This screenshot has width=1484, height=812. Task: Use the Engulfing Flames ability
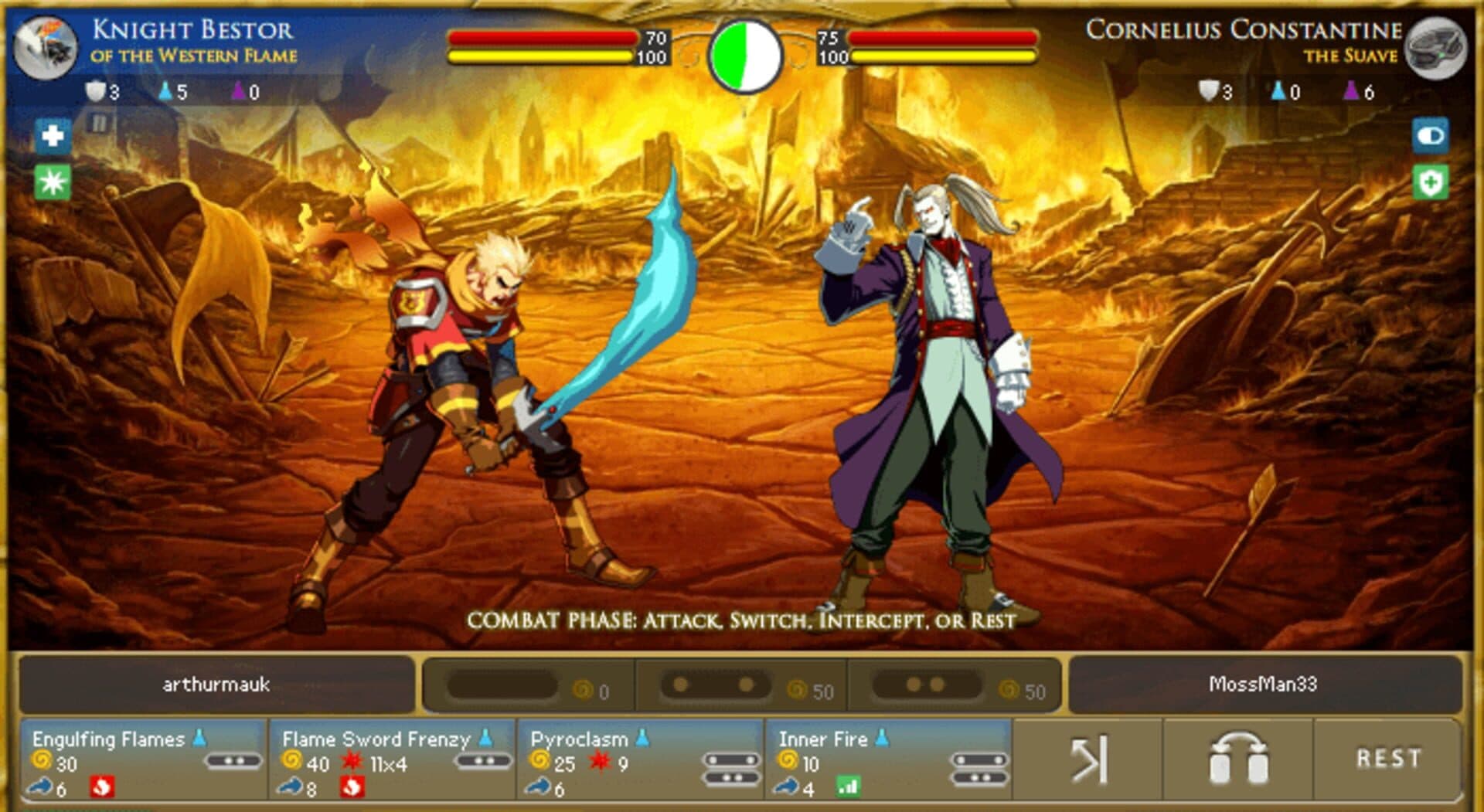[x=144, y=761]
